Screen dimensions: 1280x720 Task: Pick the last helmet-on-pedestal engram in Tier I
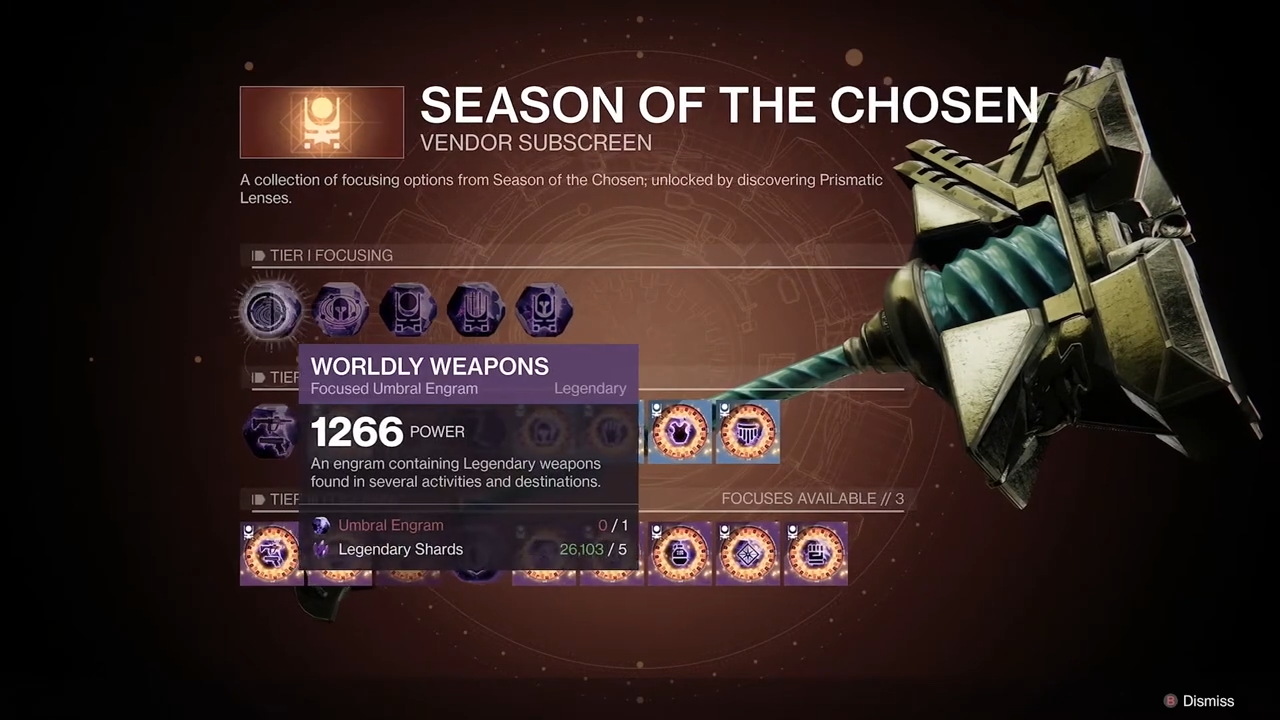tap(544, 310)
